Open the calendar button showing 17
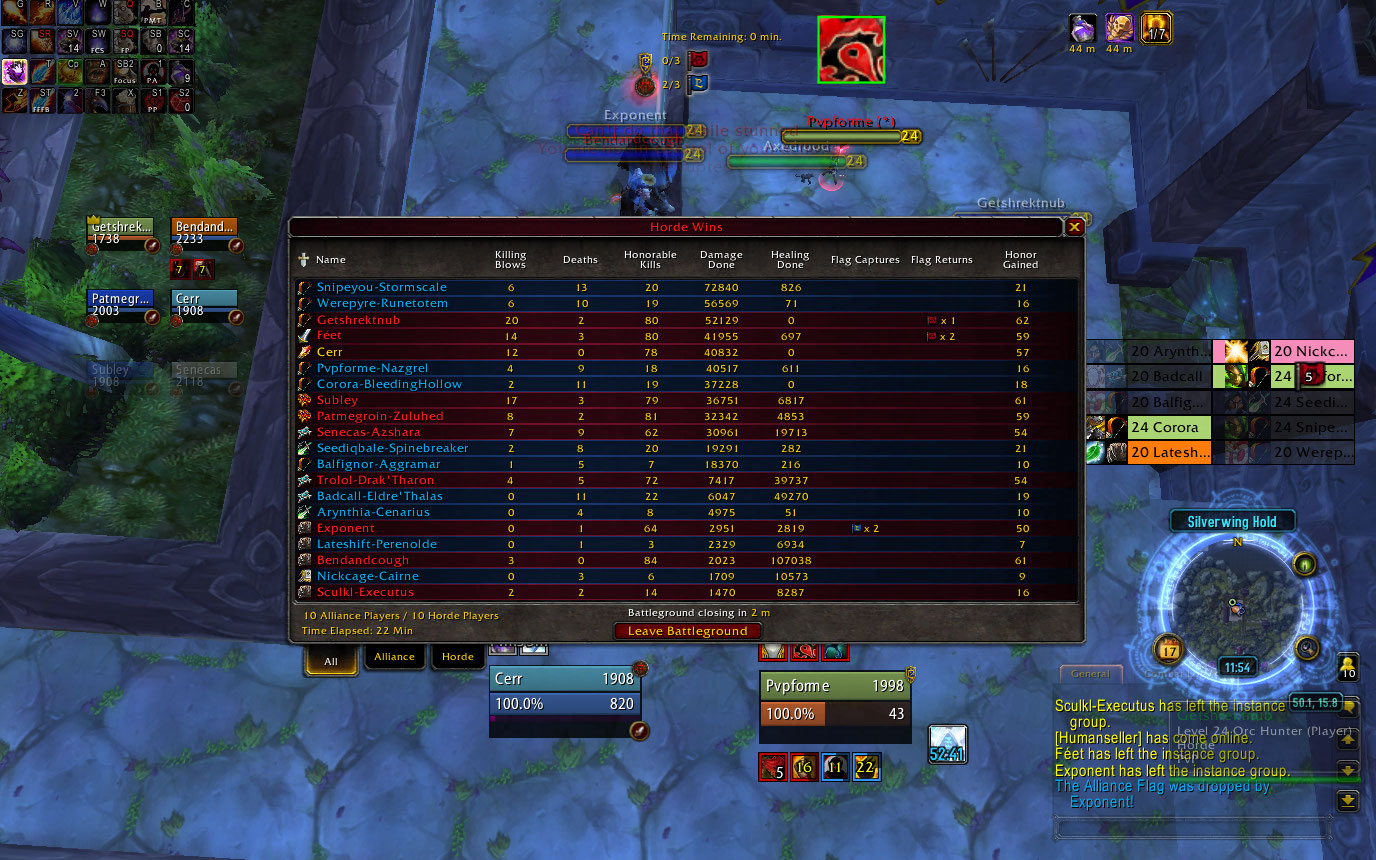Image resolution: width=1376 pixels, height=860 pixels. pos(1168,650)
